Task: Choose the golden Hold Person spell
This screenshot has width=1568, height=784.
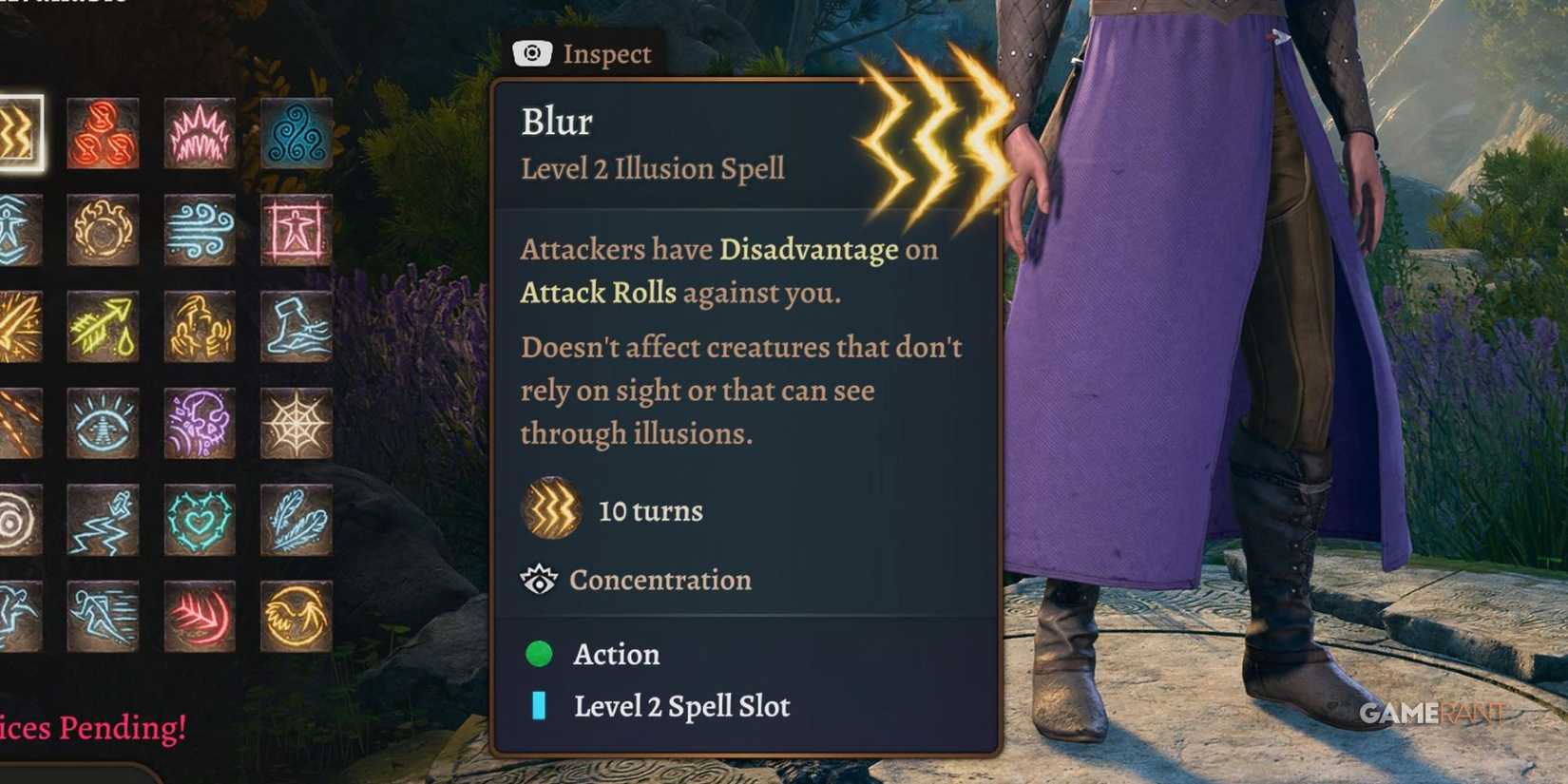Action: [x=200, y=328]
